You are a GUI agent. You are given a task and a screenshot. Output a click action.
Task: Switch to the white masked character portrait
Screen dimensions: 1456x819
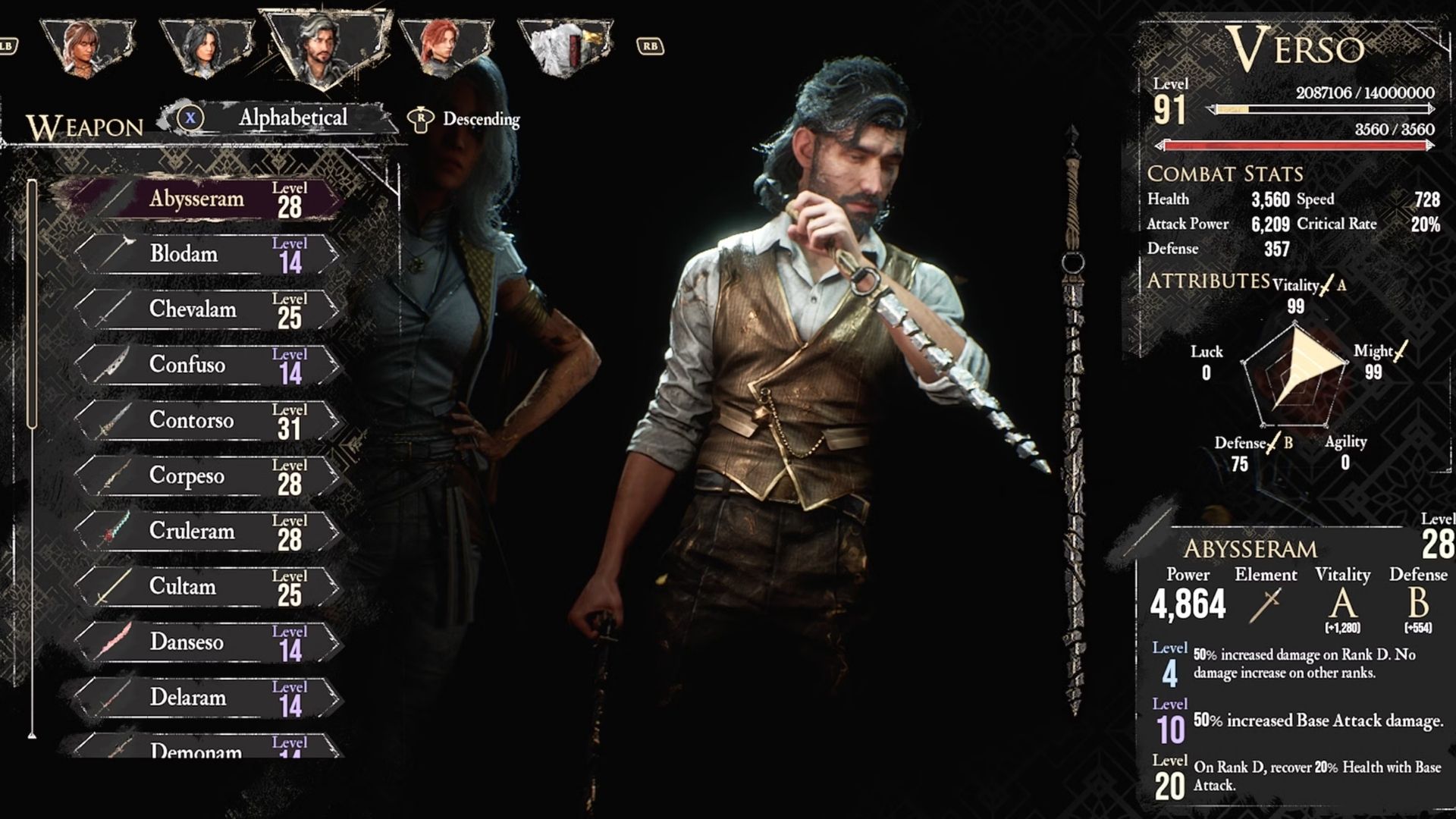(x=565, y=47)
